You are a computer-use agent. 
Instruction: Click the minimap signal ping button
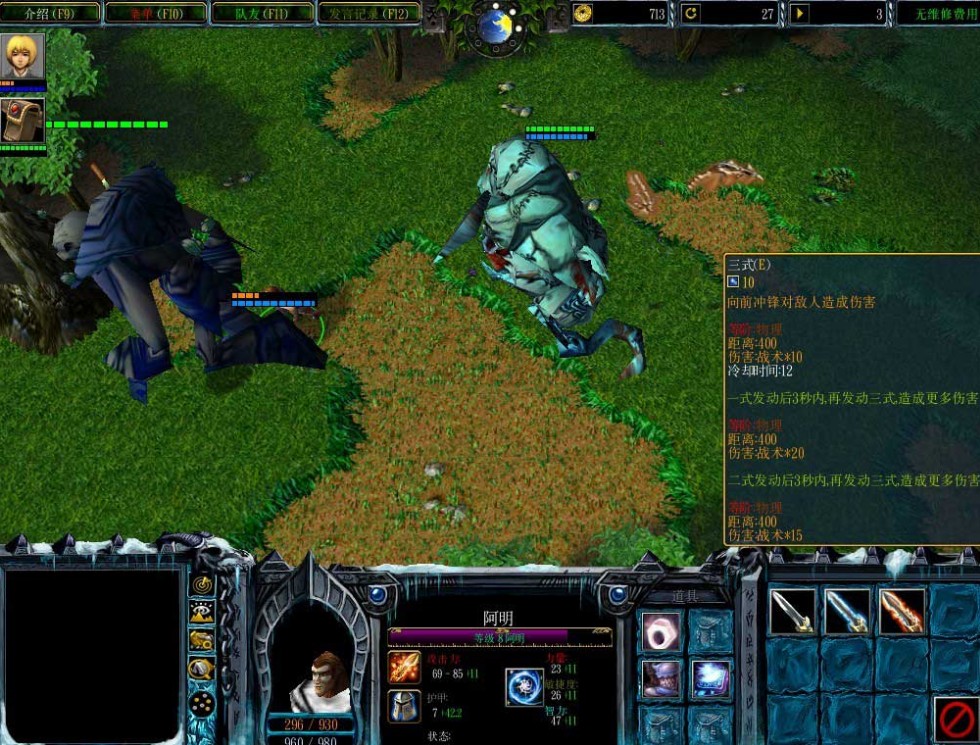point(203,585)
